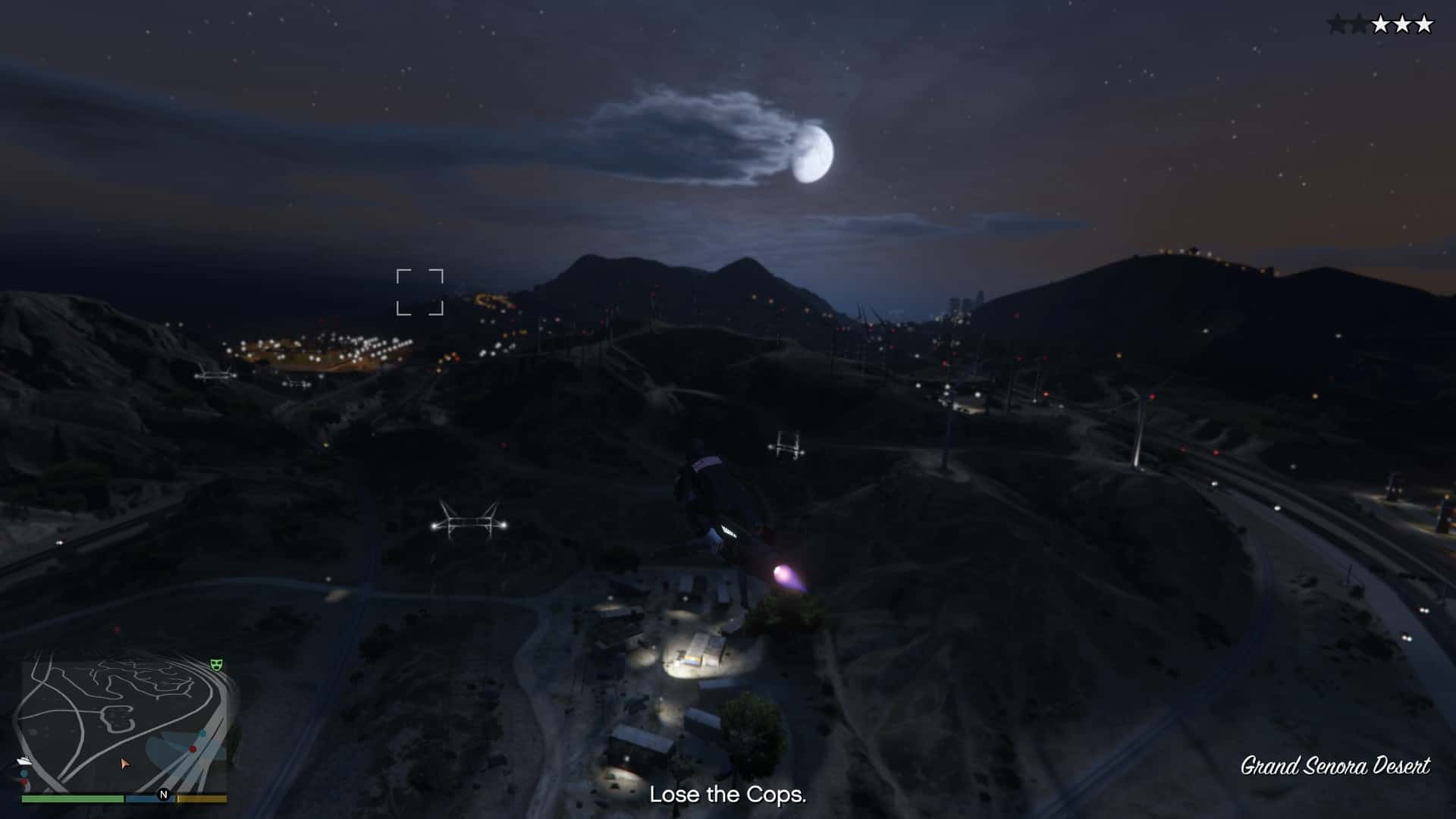Click the leftmost dimmed wanted star
Screen dimensions: 1456x819
[x=1336, y=24]
